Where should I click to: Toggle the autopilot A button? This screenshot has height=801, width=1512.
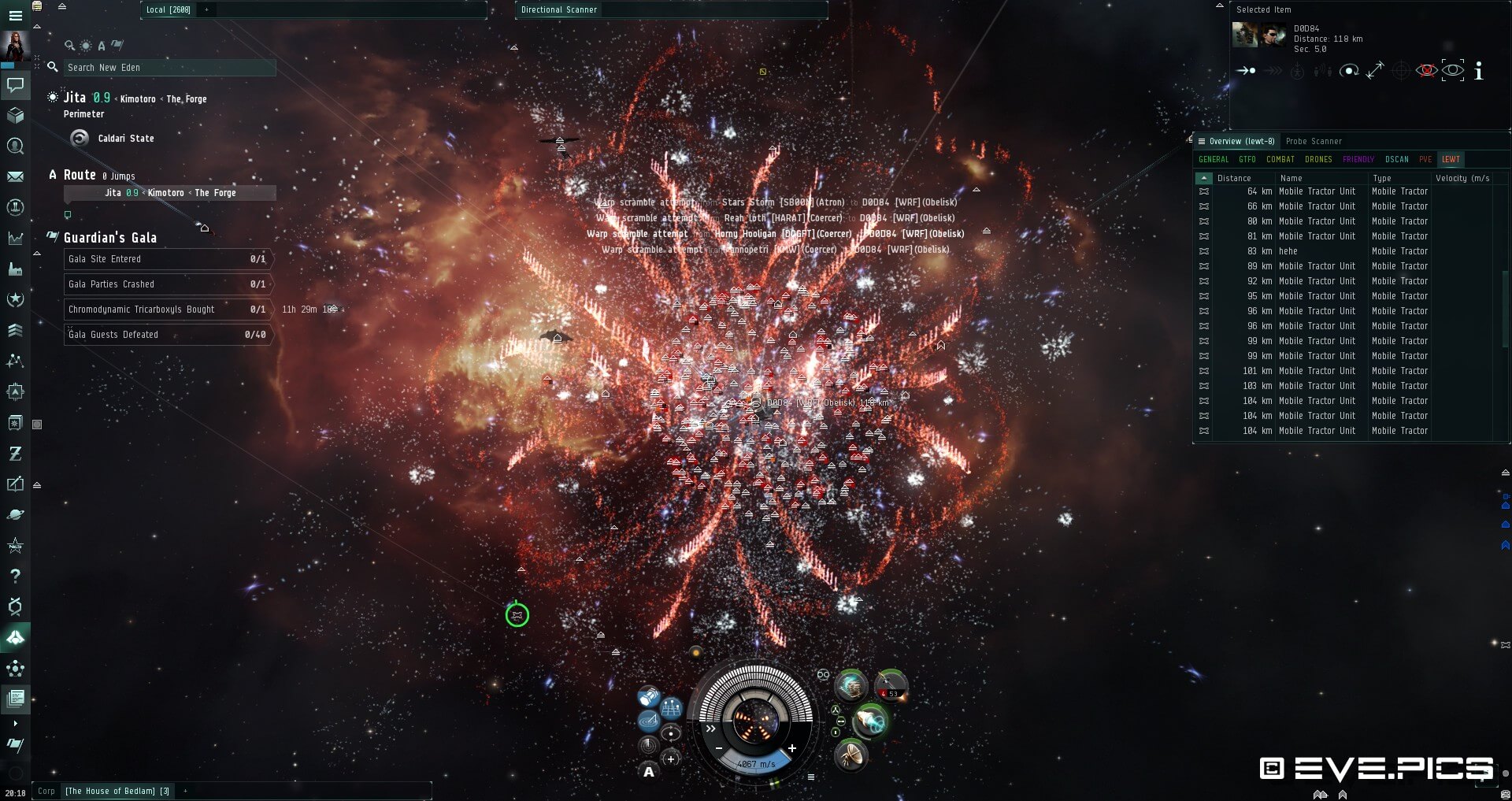click(649, 772)
